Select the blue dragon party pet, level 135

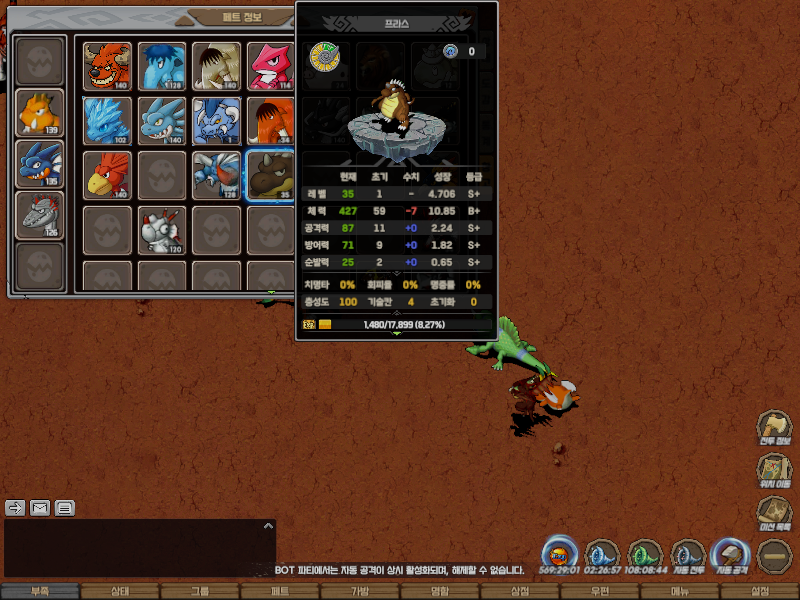pyautogui.click(x=40, y=164)
